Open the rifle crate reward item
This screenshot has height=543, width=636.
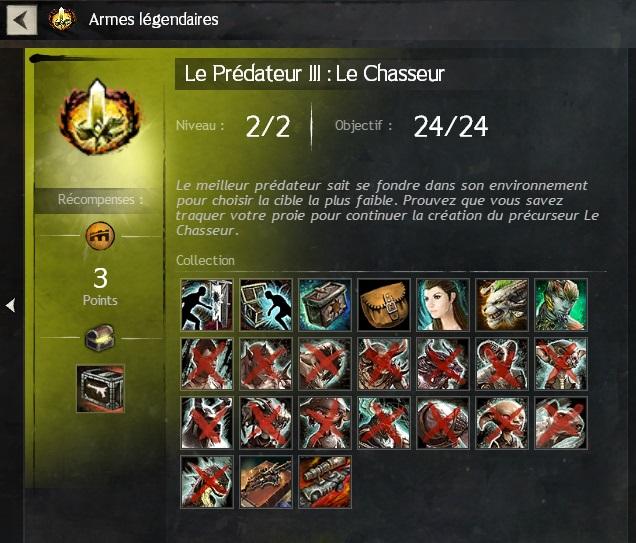[x=100, y=388]
